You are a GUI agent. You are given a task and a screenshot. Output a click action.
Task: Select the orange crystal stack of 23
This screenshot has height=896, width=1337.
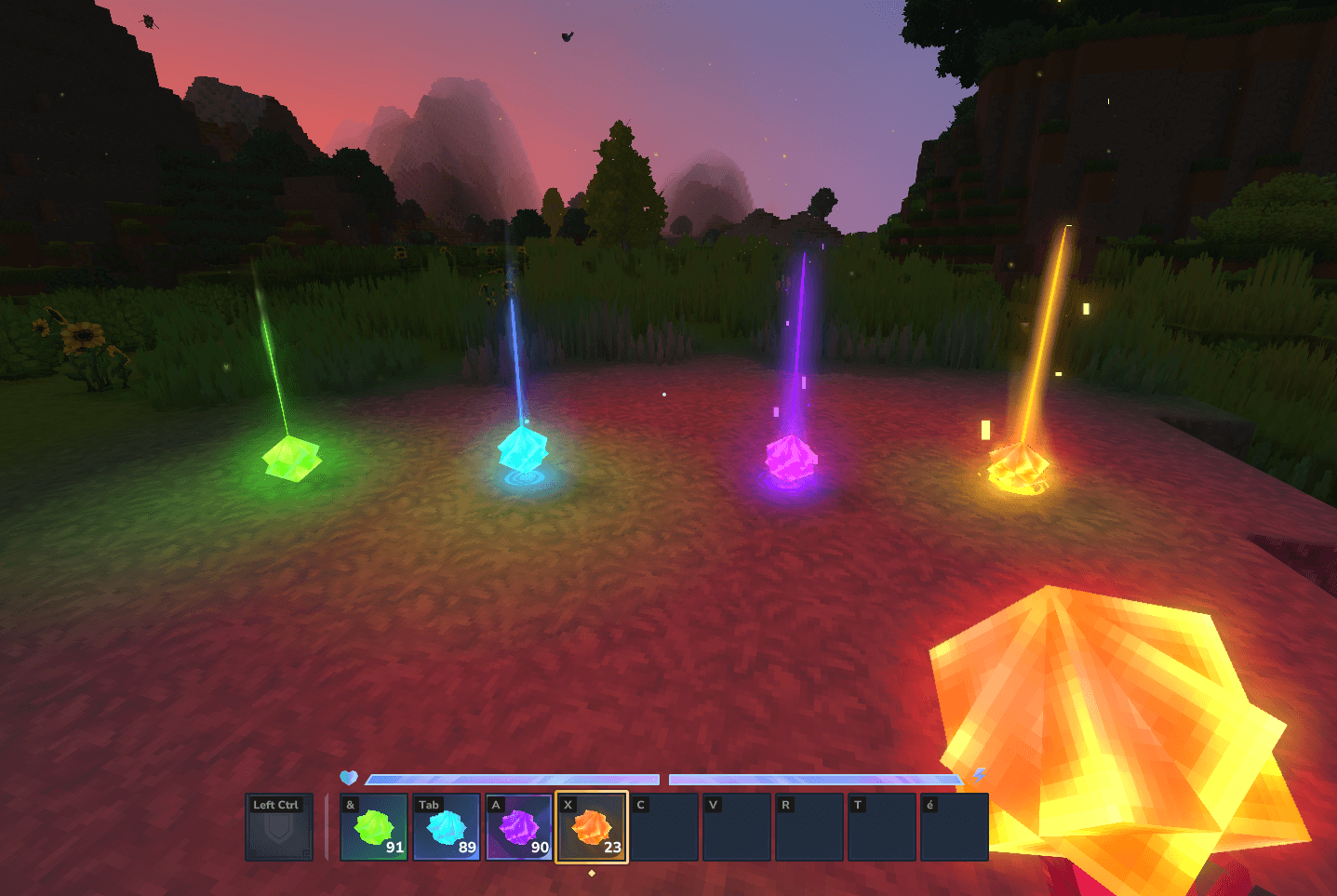(592, 827)
